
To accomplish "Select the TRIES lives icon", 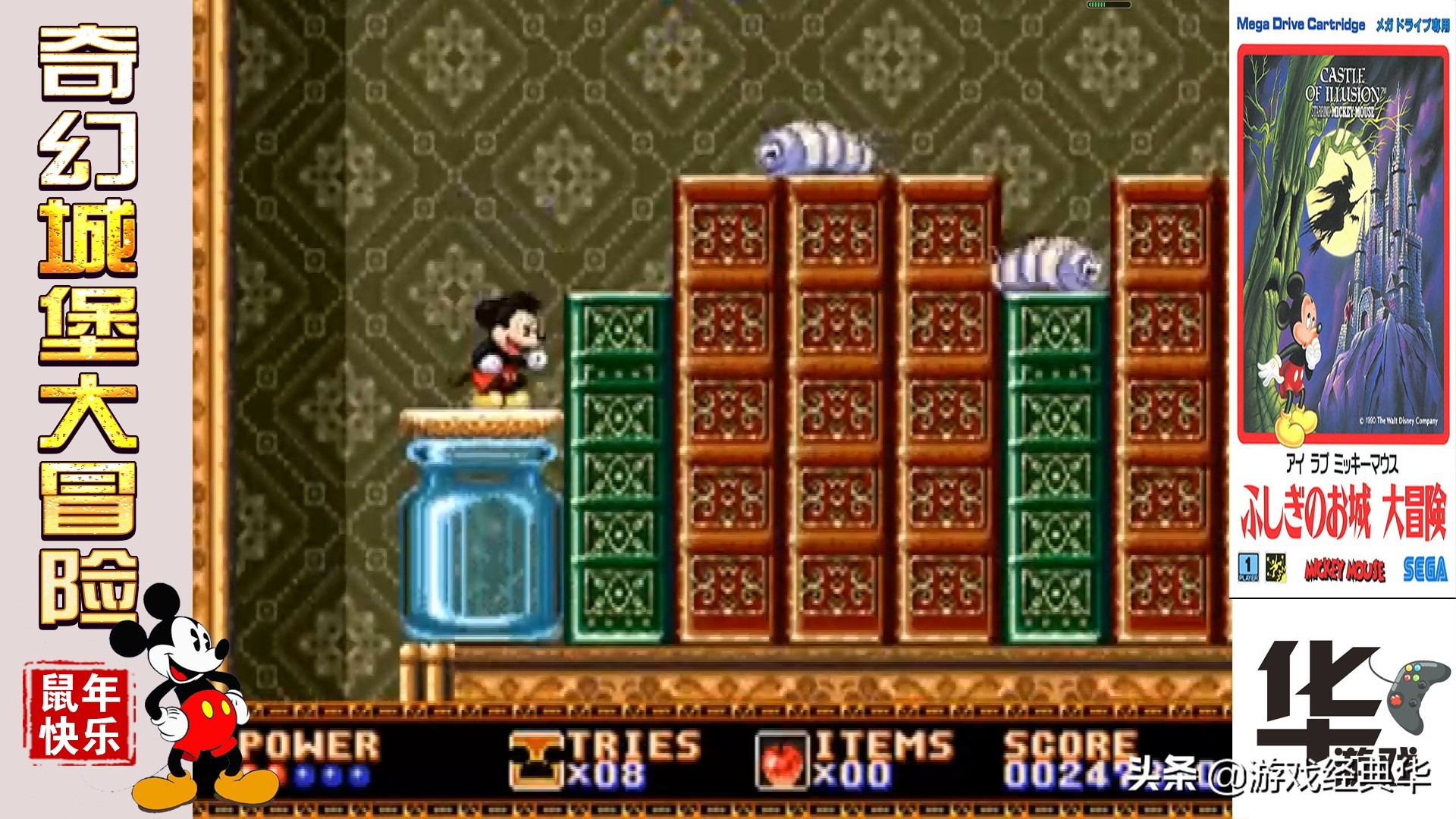I will [x=537, y=761].
